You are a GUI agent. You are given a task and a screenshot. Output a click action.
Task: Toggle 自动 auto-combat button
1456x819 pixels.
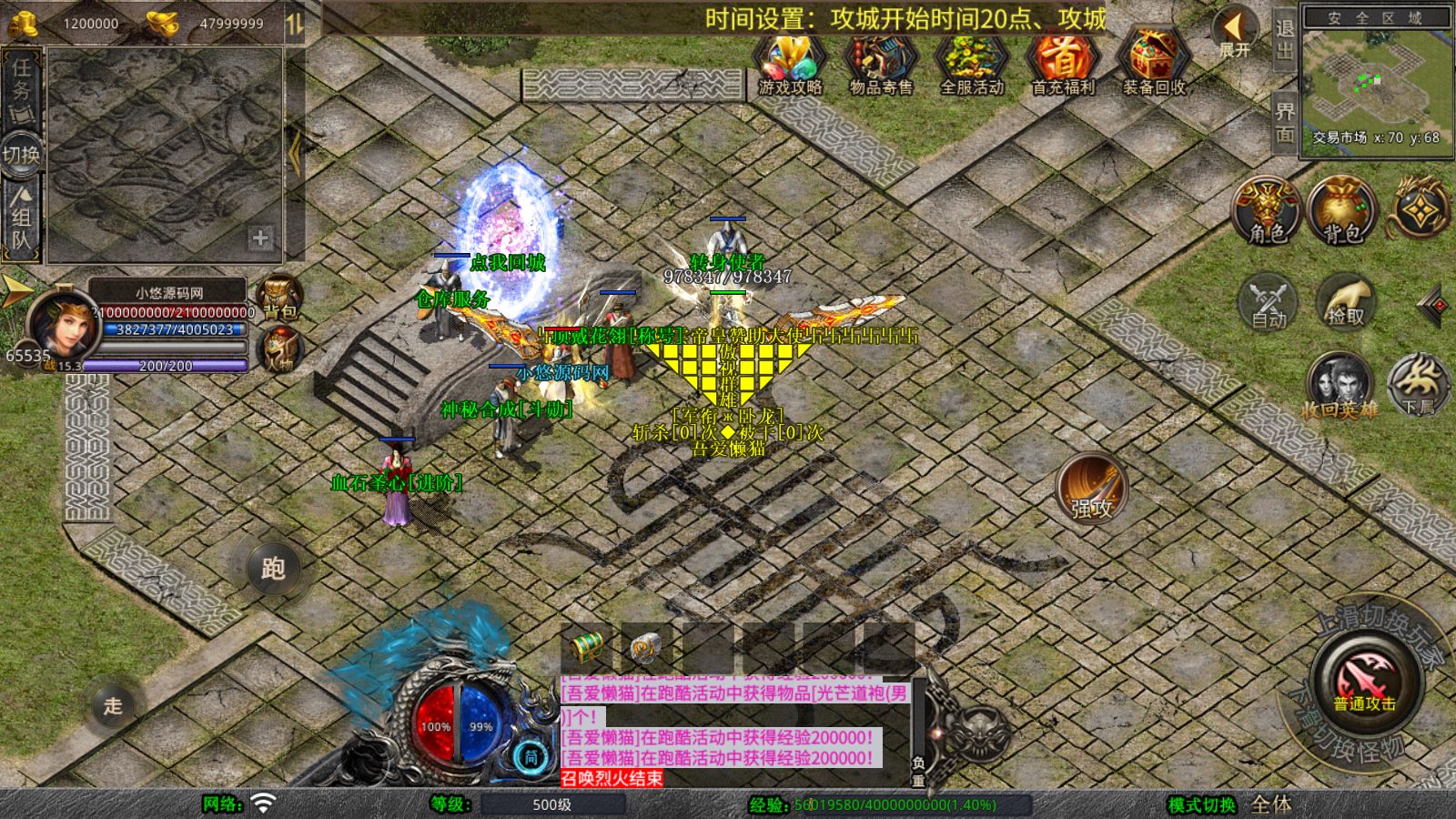coord(1268,301)
